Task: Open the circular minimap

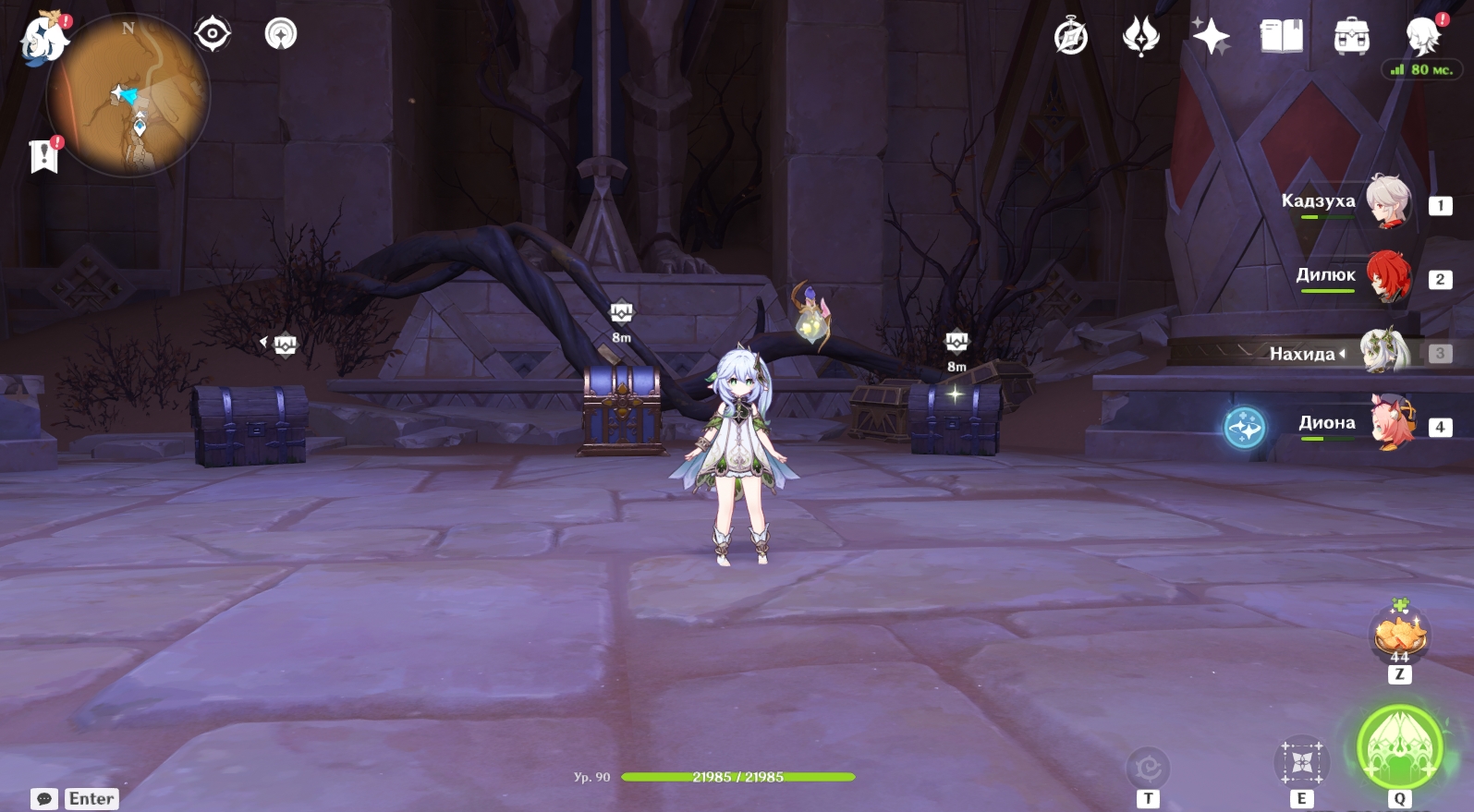Action: click(129, 95)
